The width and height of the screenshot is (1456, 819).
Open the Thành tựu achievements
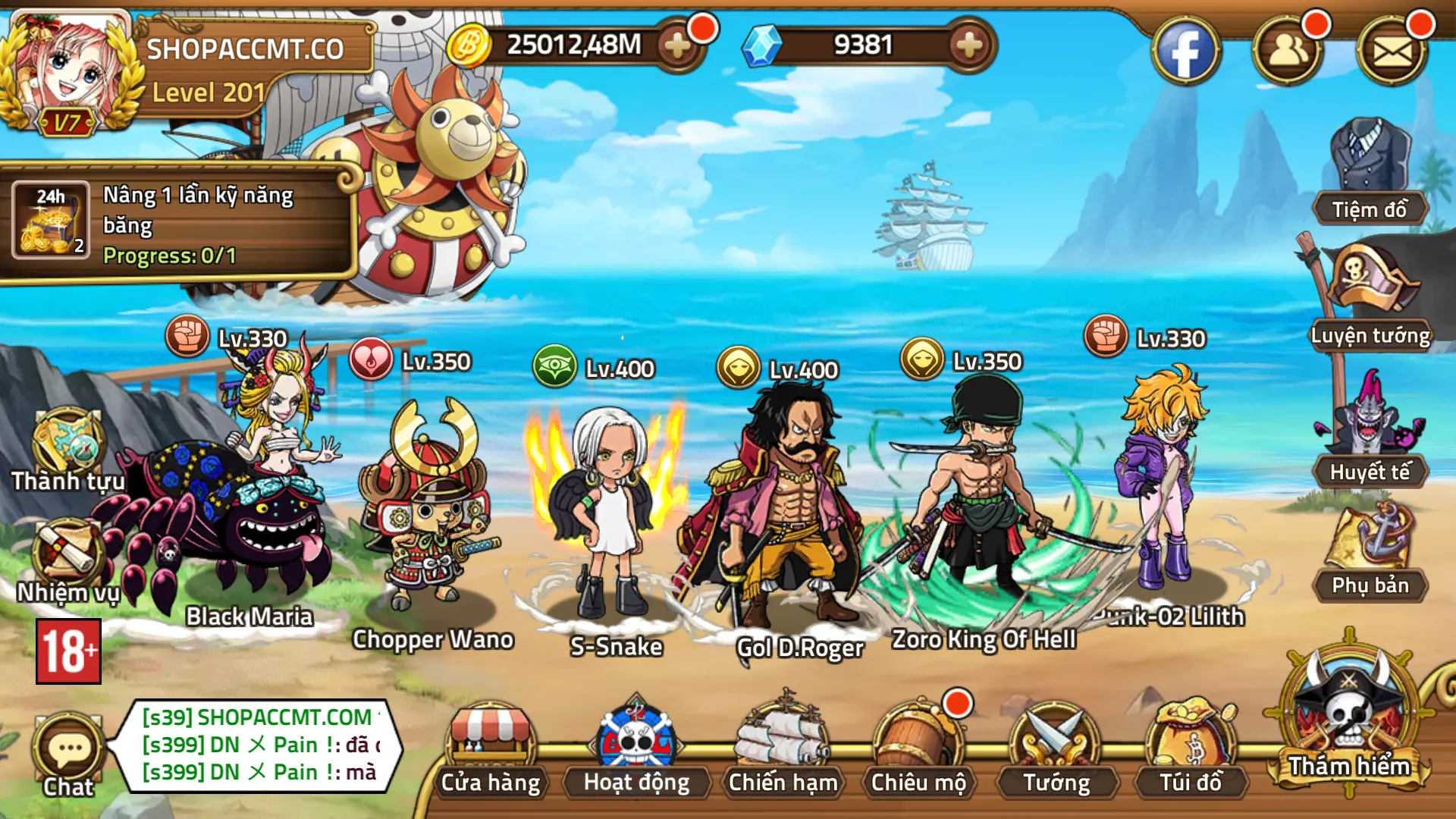pyautogui.click(x=68, y=451)
